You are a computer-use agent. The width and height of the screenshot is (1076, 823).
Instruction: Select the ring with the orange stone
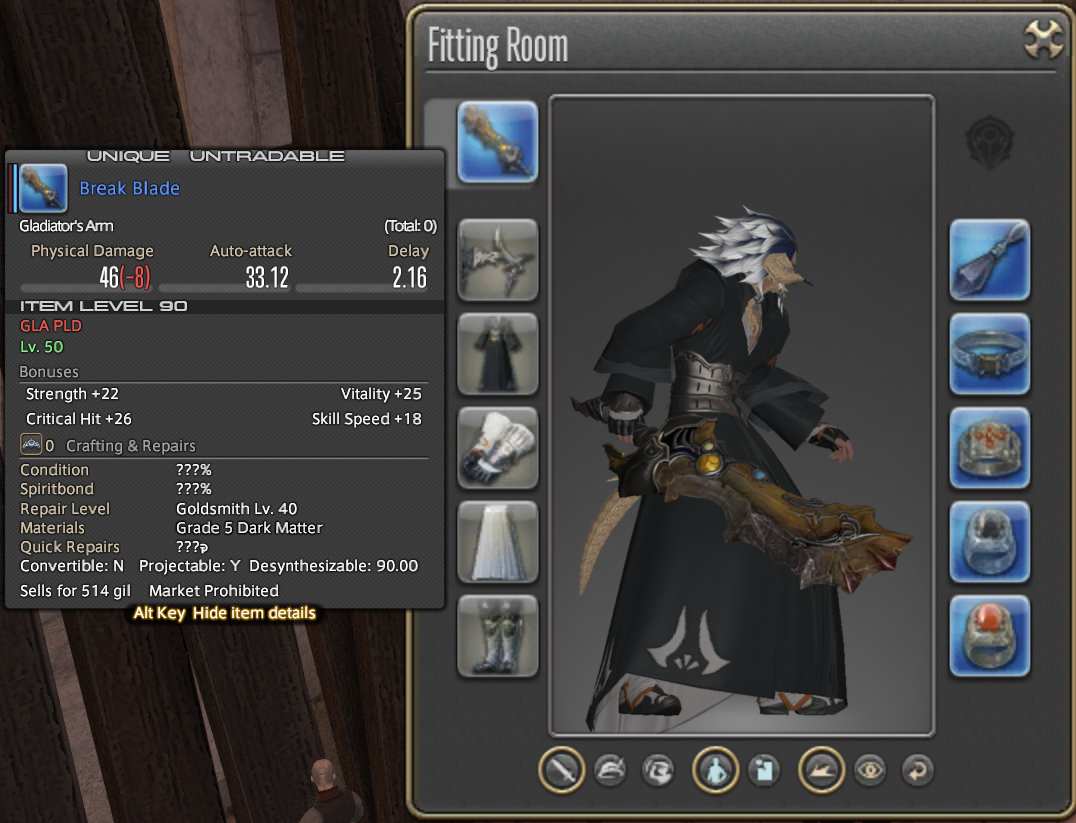[989, 636]
